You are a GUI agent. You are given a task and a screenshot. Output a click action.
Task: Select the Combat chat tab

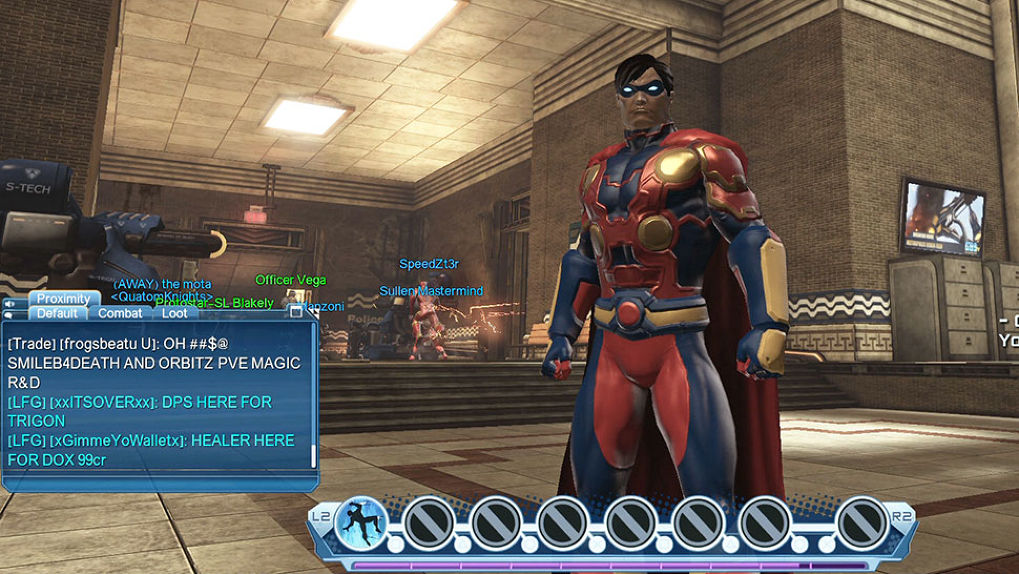(120, 313)
